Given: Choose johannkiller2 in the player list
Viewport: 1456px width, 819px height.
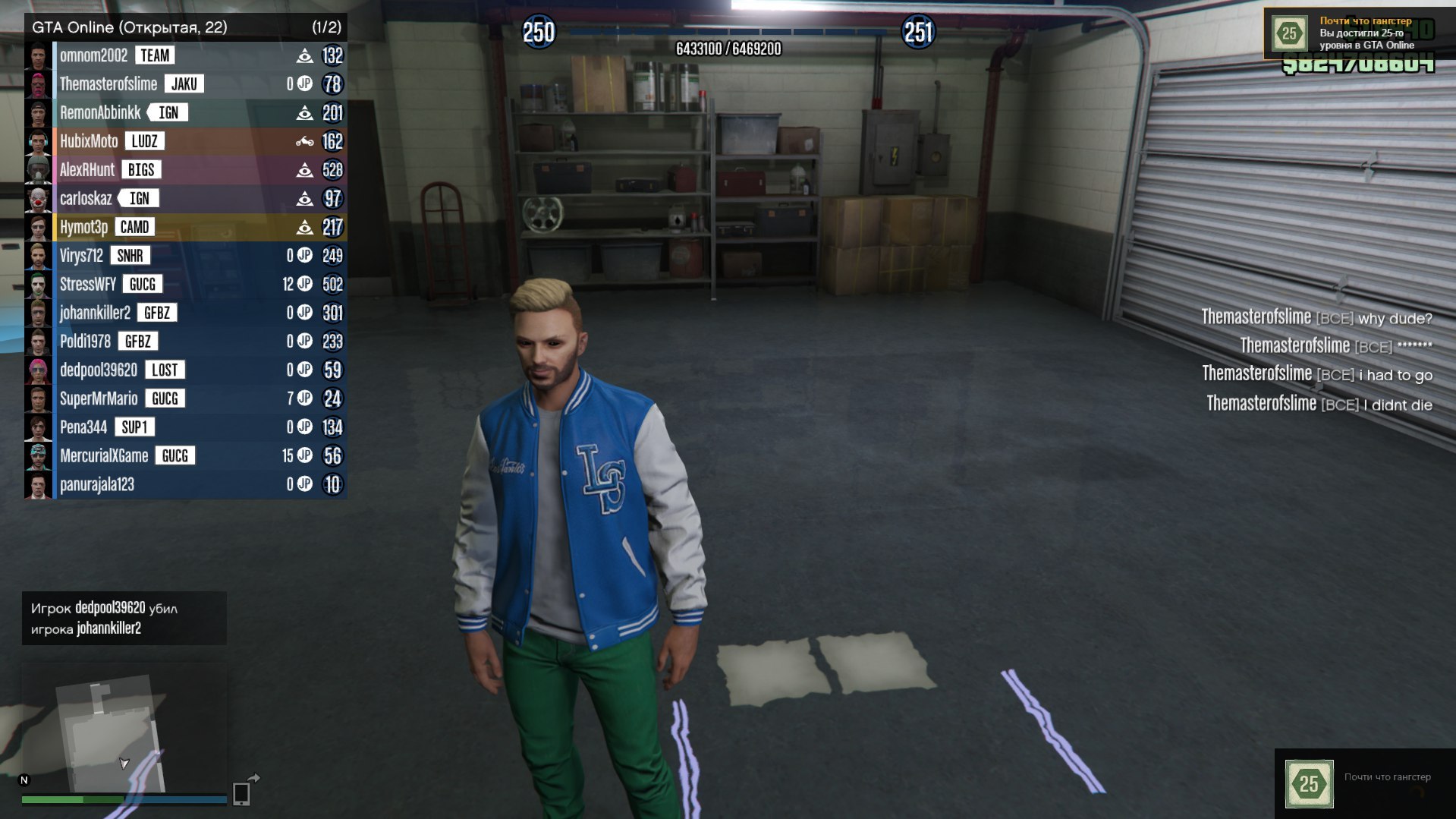Looking at the screenshot, I should [x=95, y=313].
